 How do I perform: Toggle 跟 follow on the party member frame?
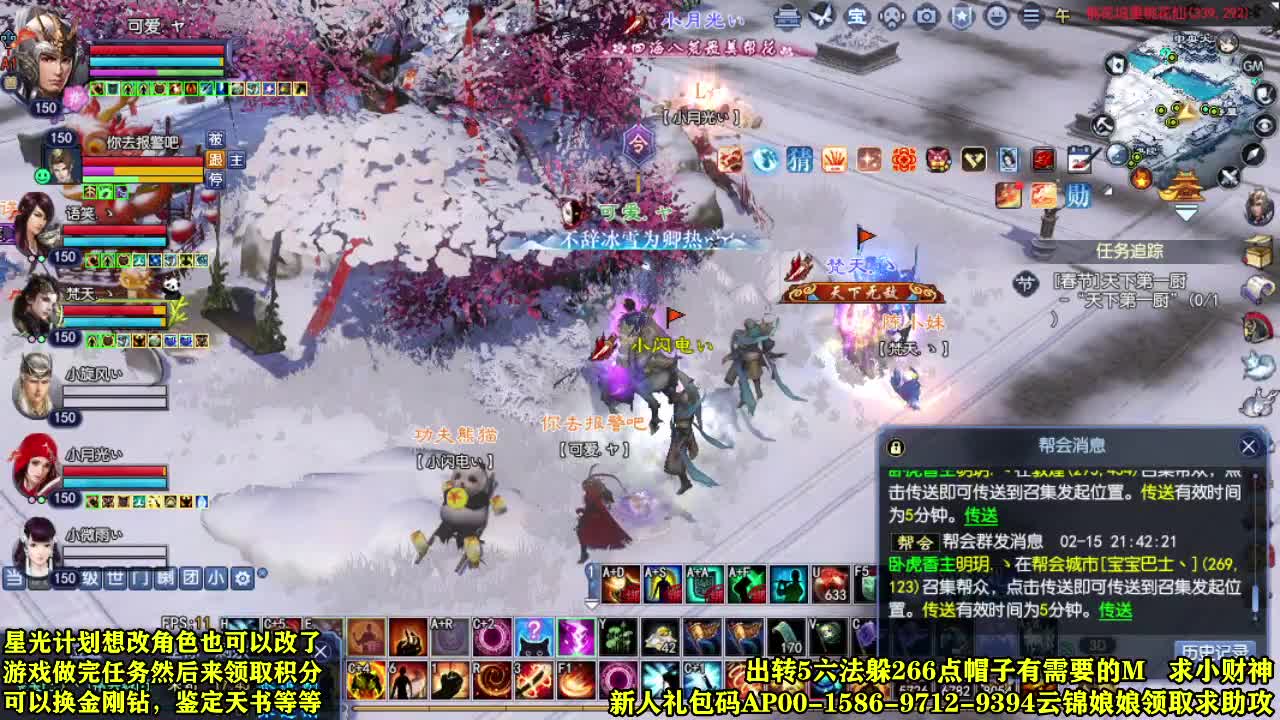point(216,160)
